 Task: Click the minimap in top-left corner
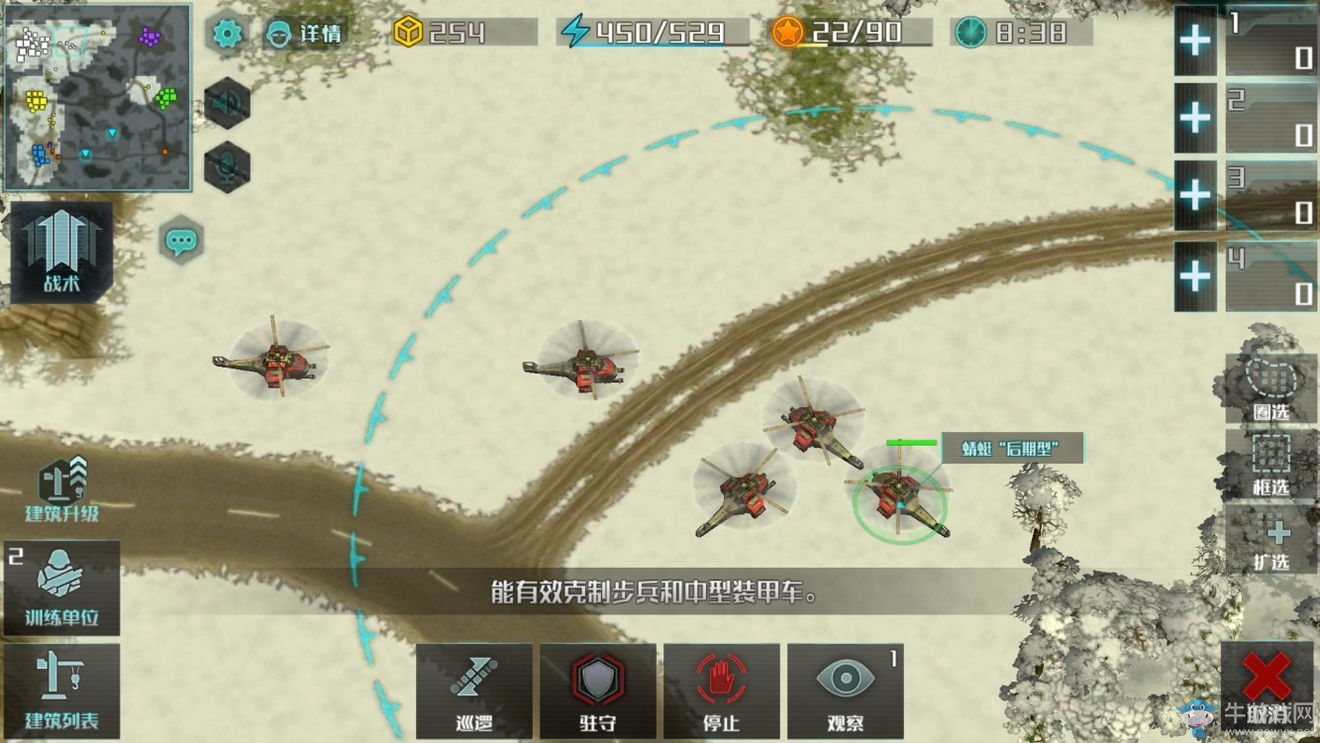(97, 95)
